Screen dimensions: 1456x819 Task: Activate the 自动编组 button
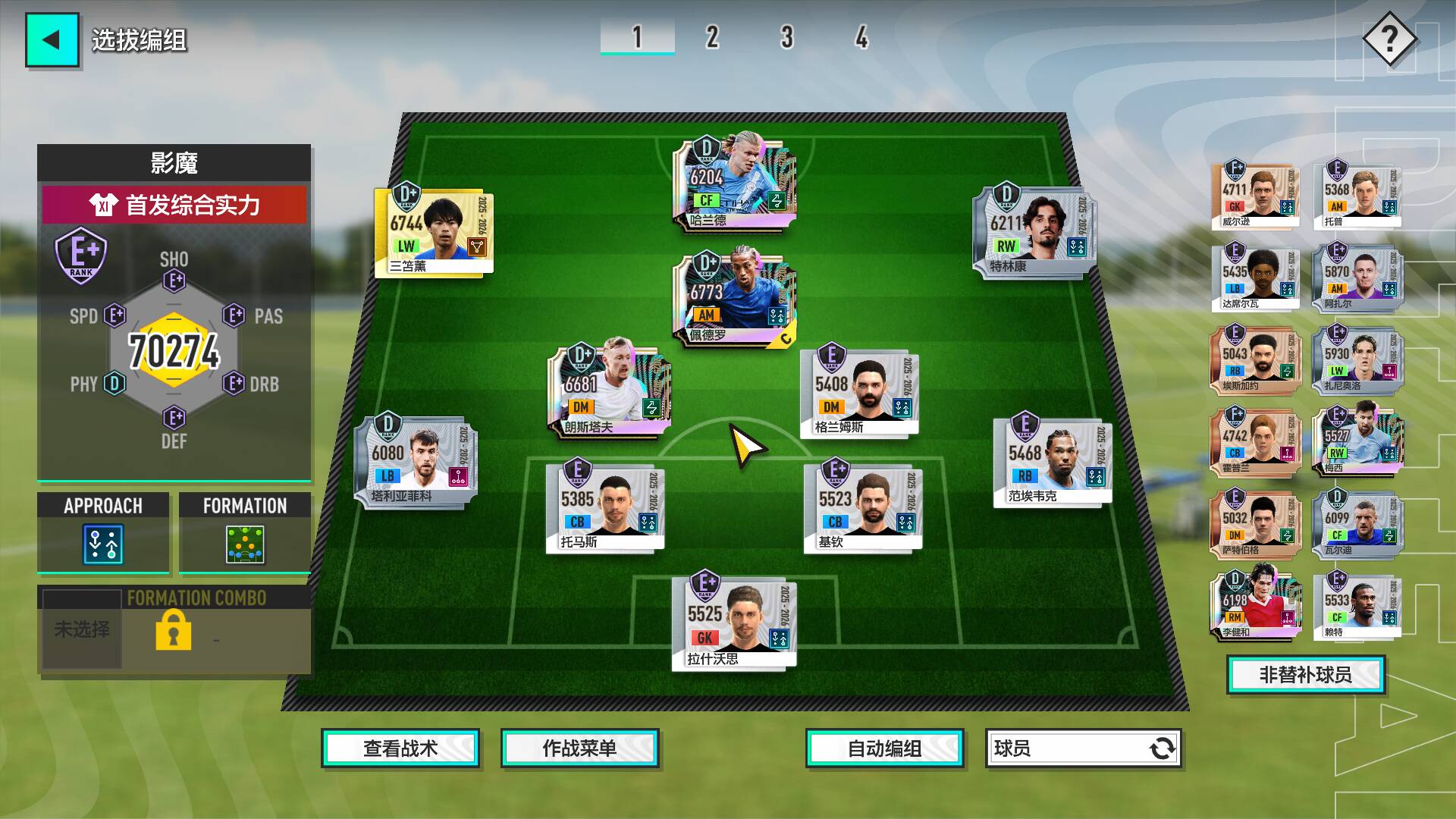[x=884, y=748]
